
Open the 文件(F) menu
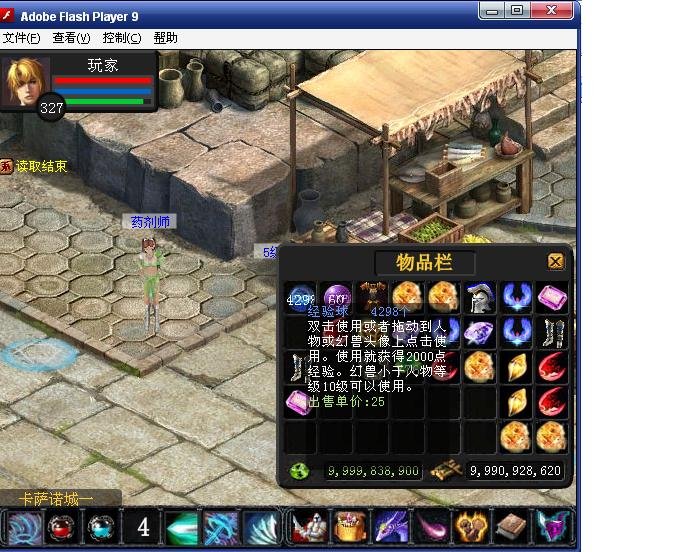click(x=21, y=38)
